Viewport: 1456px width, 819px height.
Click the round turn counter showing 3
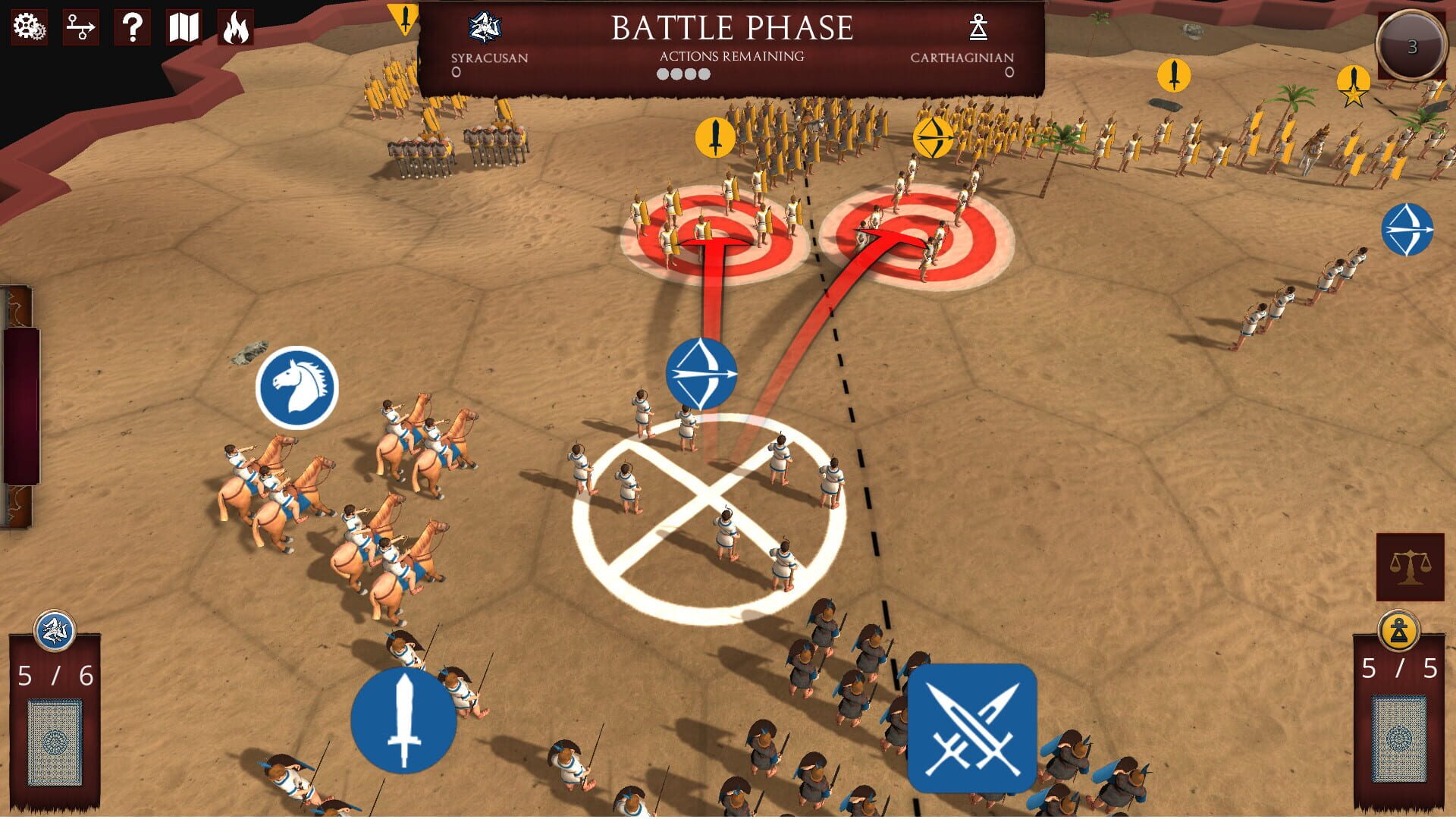1410,45
